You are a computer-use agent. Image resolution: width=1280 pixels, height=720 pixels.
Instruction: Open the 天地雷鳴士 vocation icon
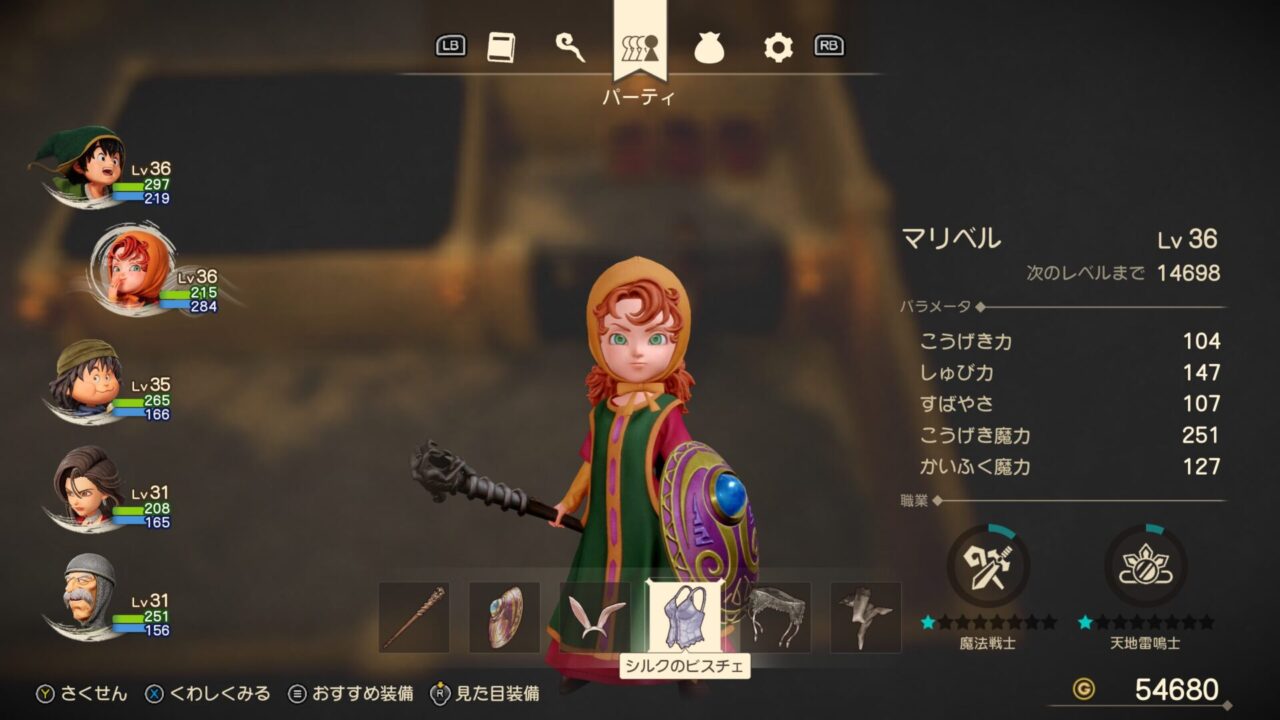coord(1145,566)
